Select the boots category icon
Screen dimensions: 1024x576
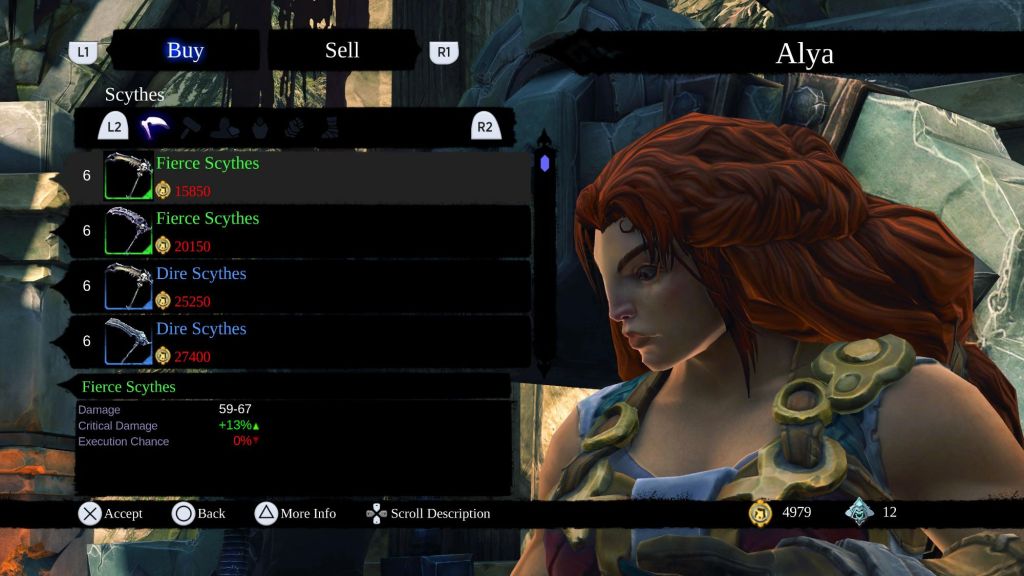point(328,127)
